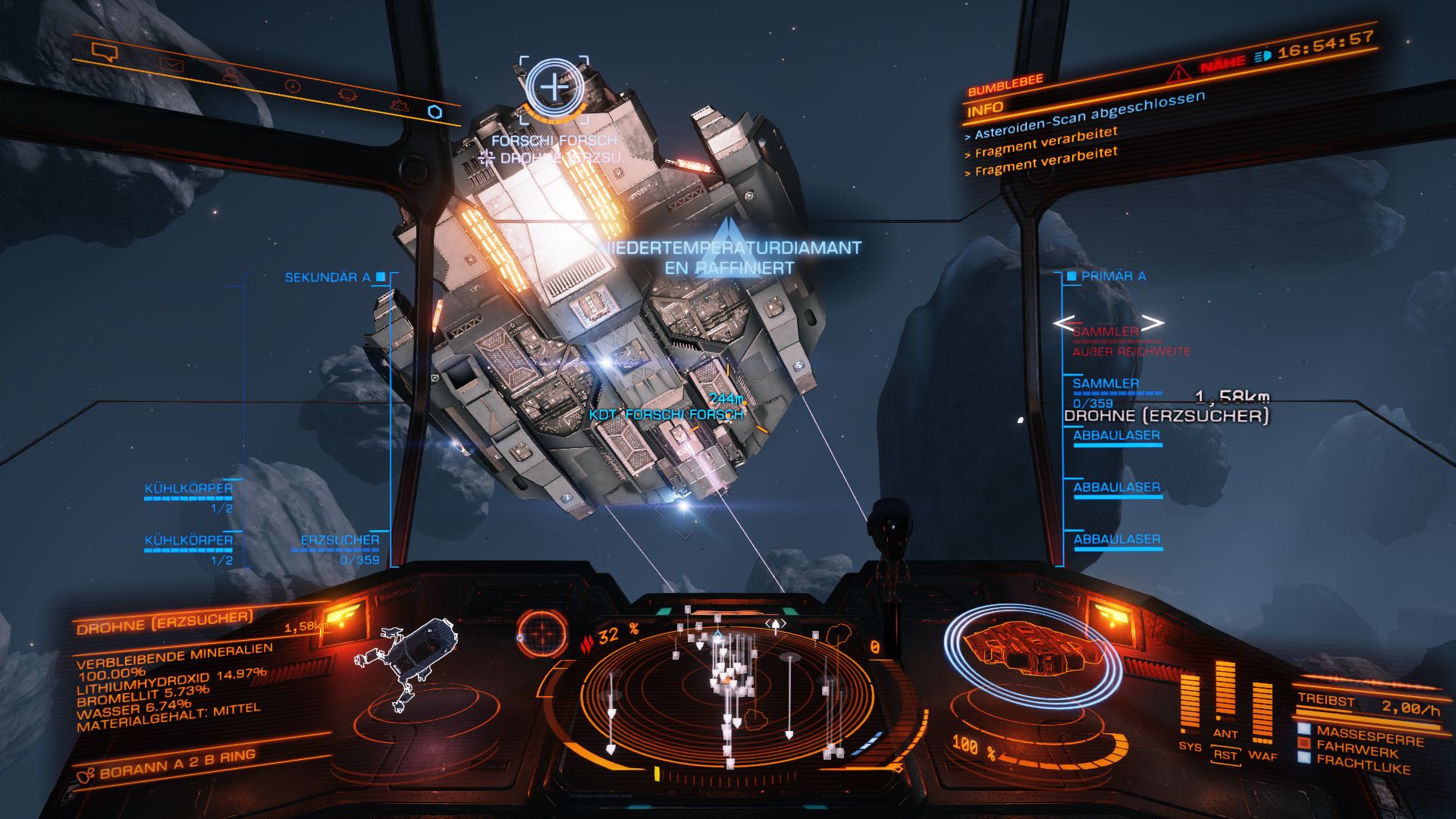
Task: Toggle the FRACHTLUKE cargo hatch indicator
Action: pyautogui.click(x=1363, y=764)
